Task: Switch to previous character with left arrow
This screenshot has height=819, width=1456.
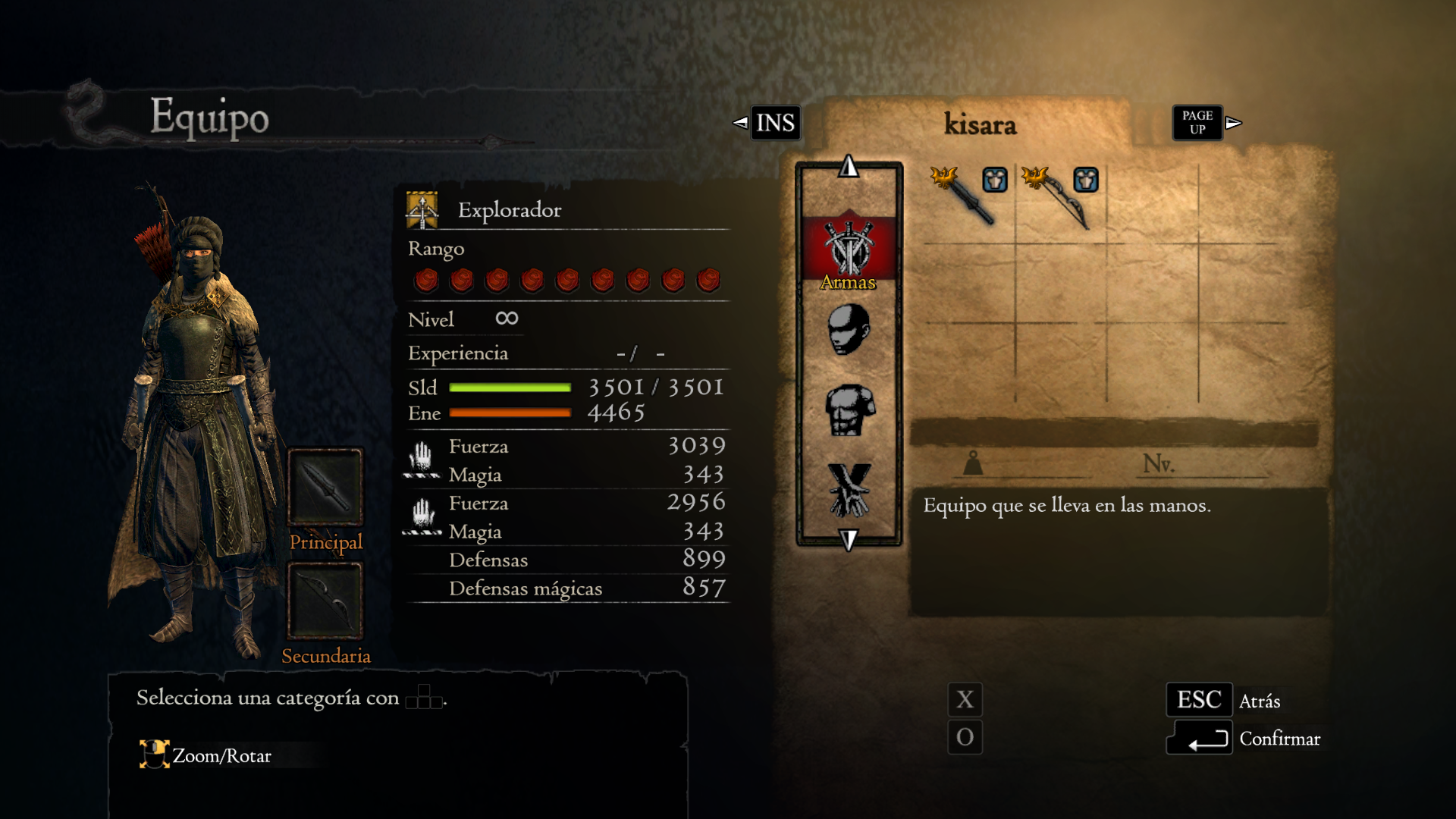Action: click(x=740, y=123)
